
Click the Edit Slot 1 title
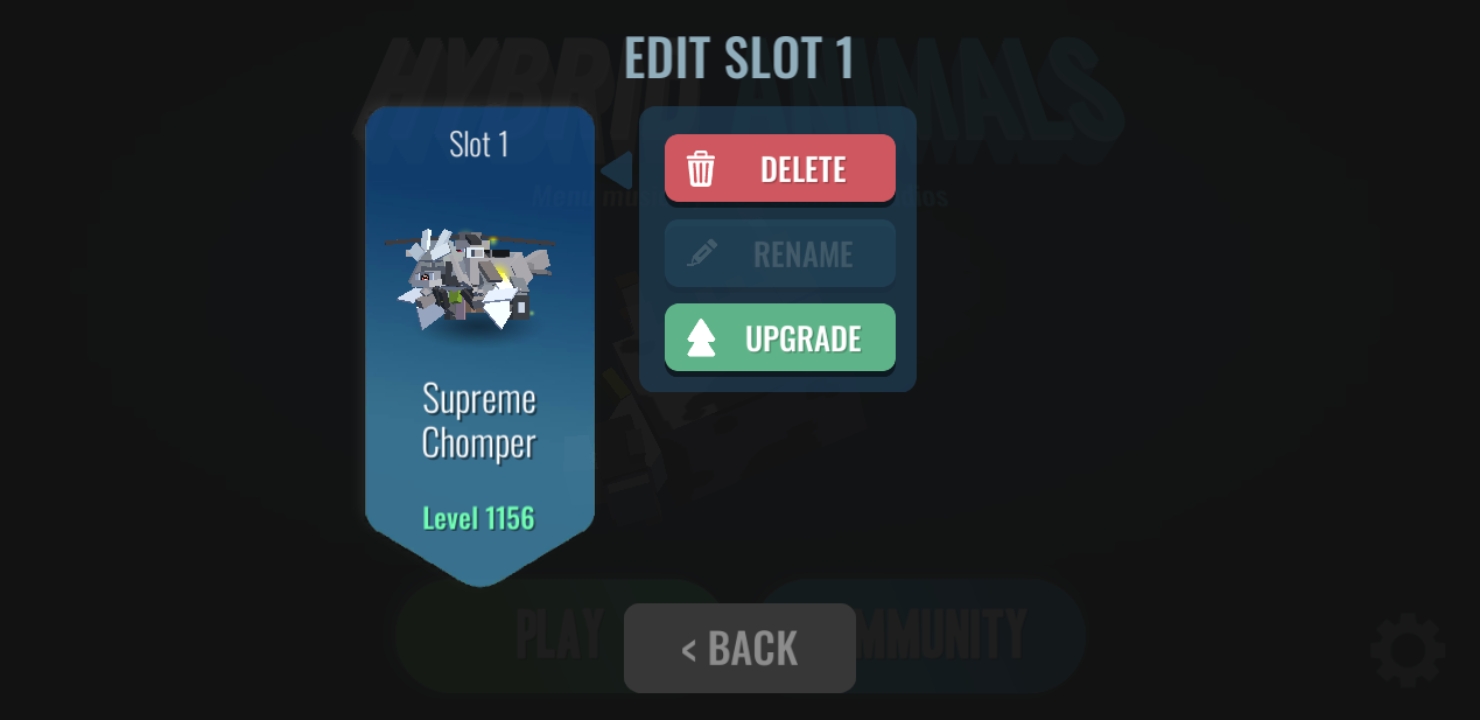point(739,58)
